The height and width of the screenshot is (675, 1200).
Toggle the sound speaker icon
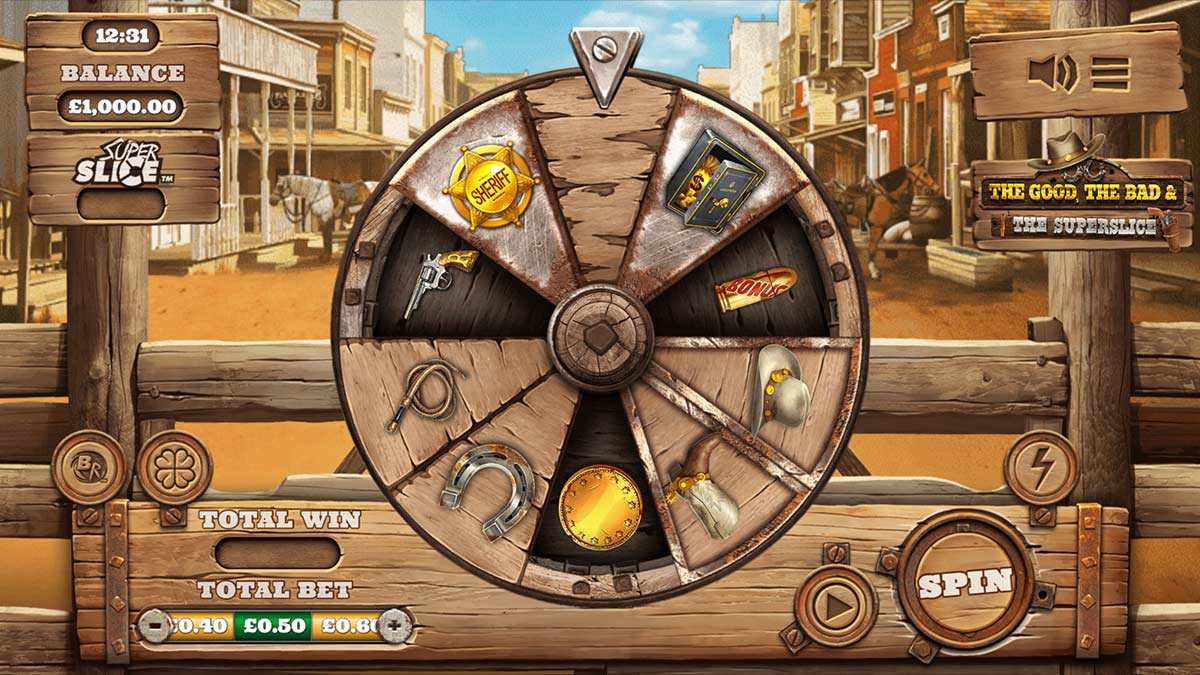1053,73
